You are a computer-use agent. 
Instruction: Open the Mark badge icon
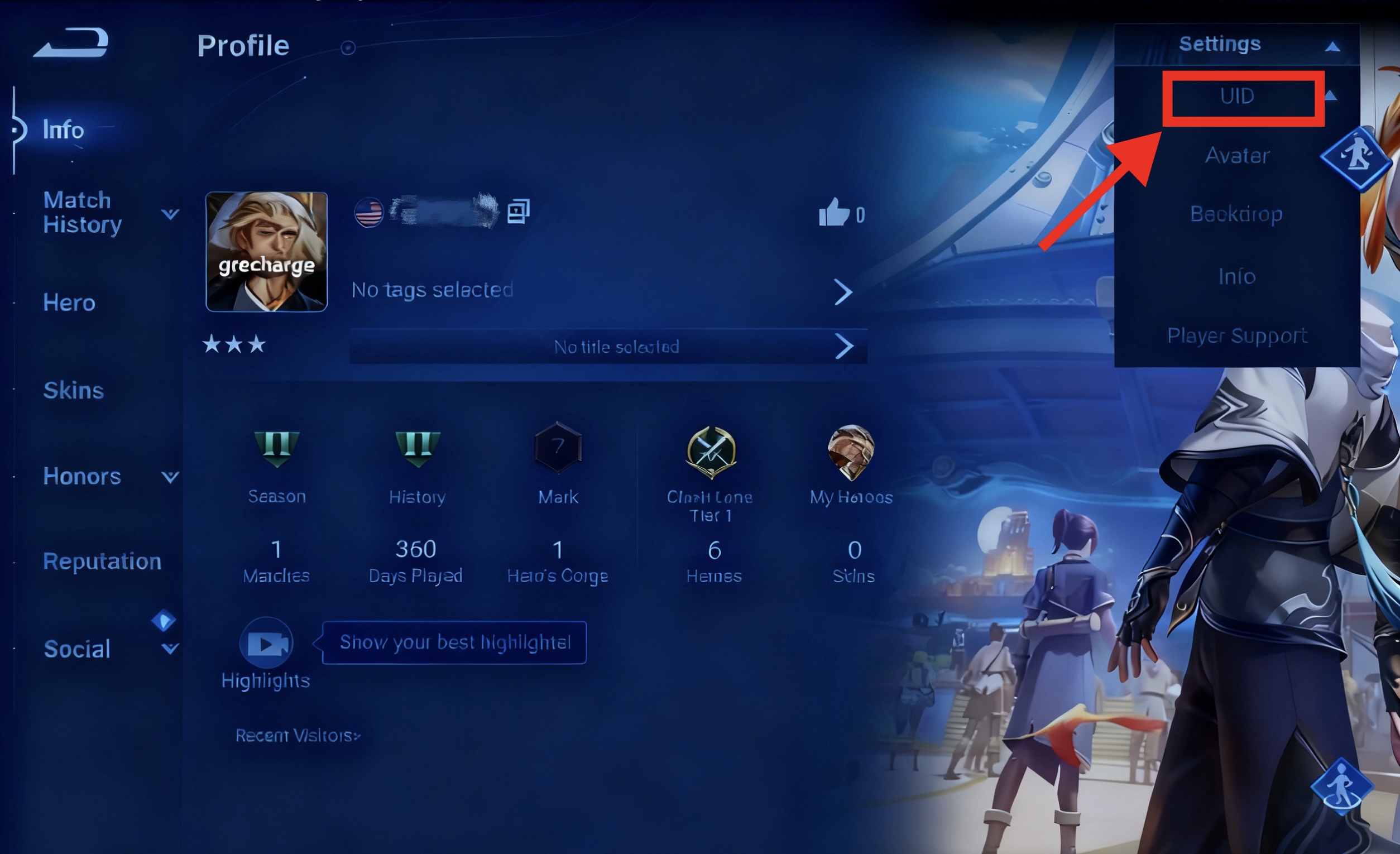[558, 449]
